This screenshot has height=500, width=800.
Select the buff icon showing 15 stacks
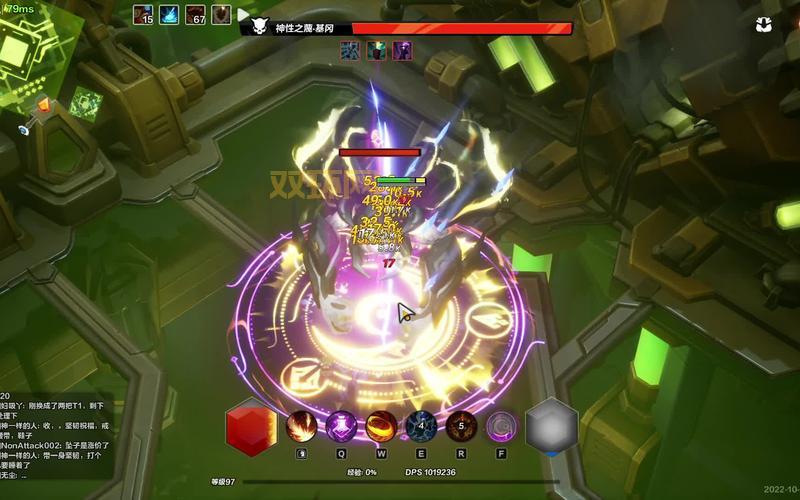[143, 14]
